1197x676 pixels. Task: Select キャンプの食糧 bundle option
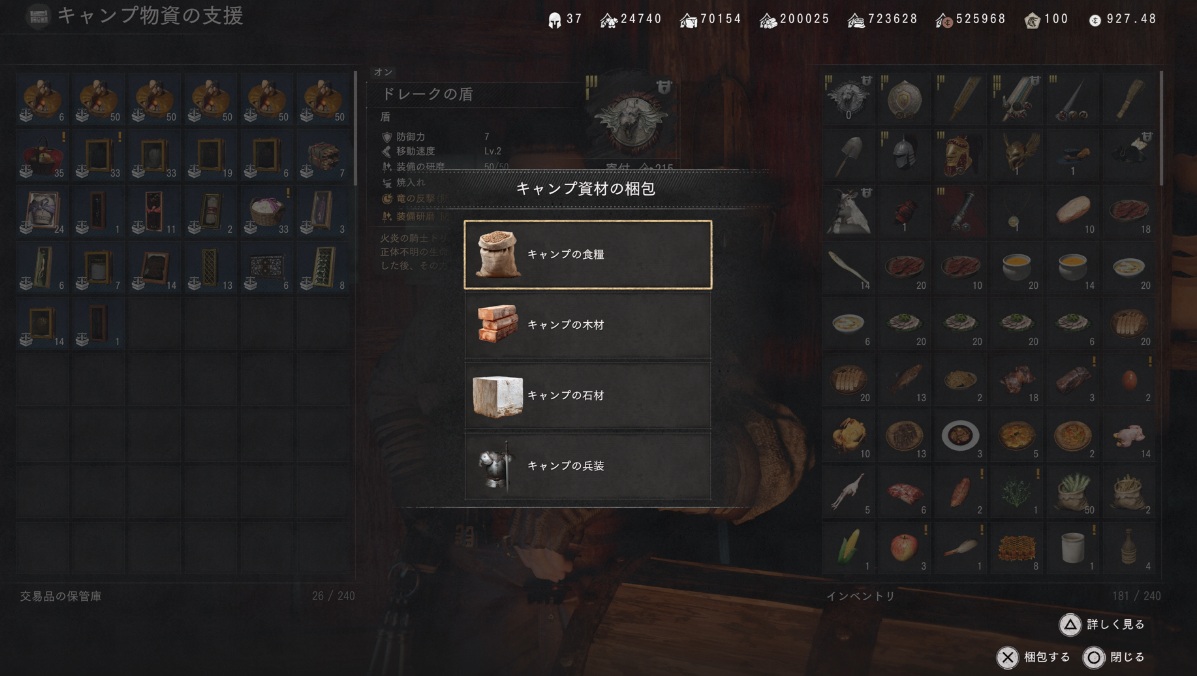588,255
